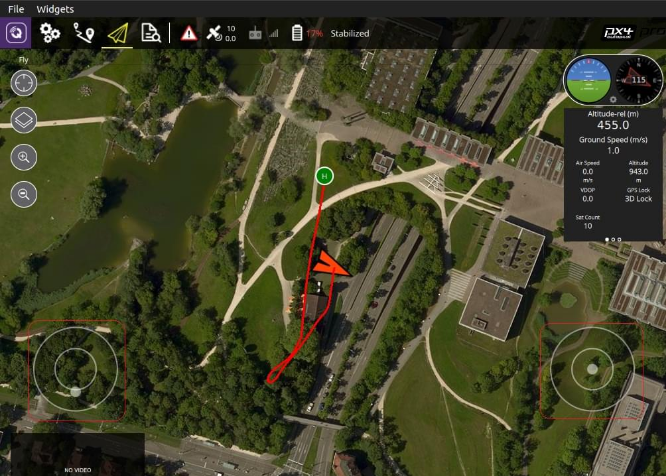Select the home position H marker
The image size is (666, 476).
tap(323, 176)
